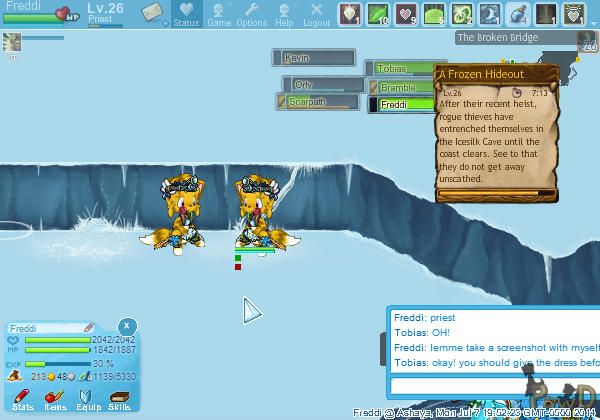Open the Stats tab with pencil icon
The image size is (600, 420).
tap(24, 401)
